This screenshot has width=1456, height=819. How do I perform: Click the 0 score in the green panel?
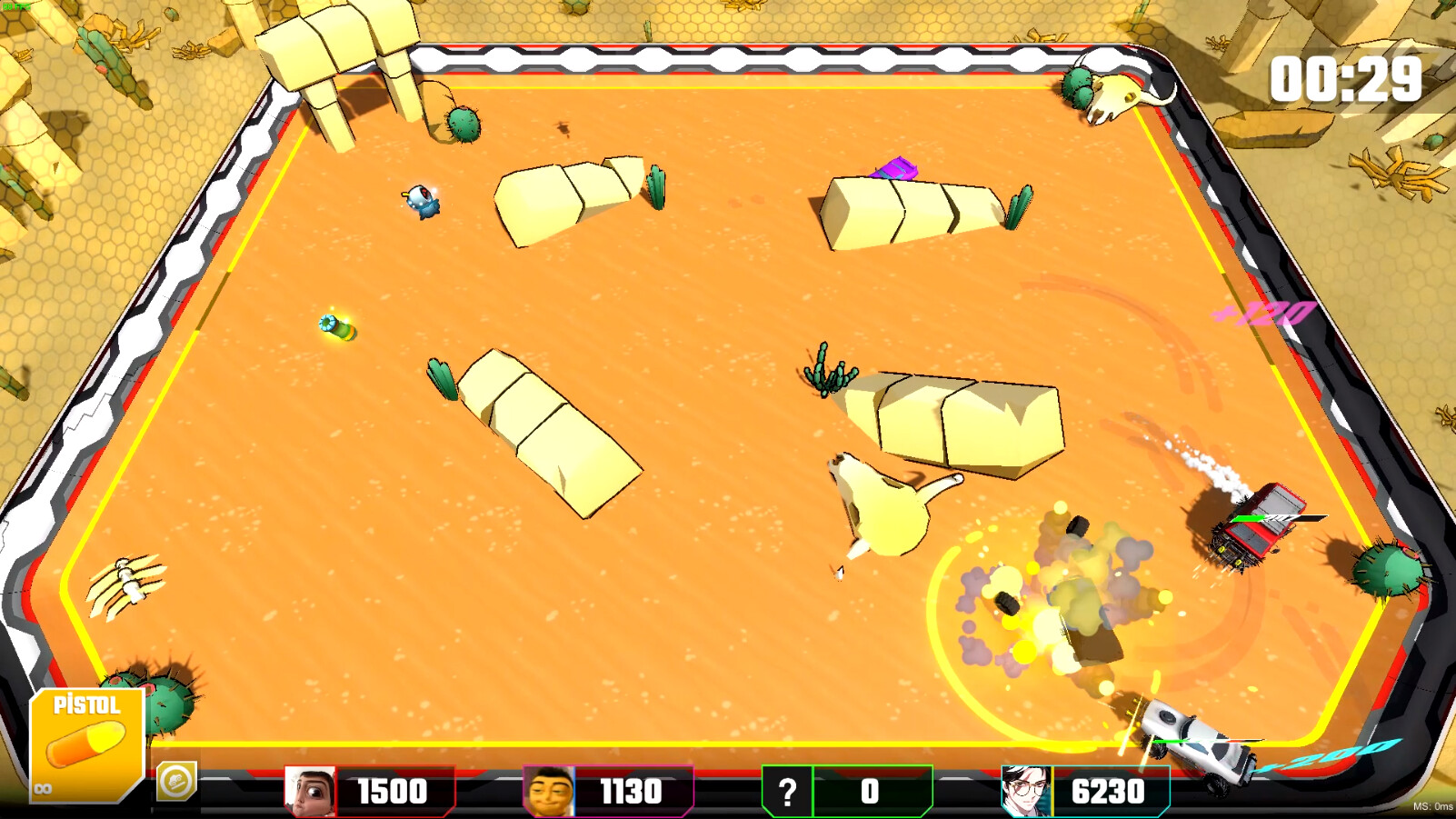(x=870, y=790)
